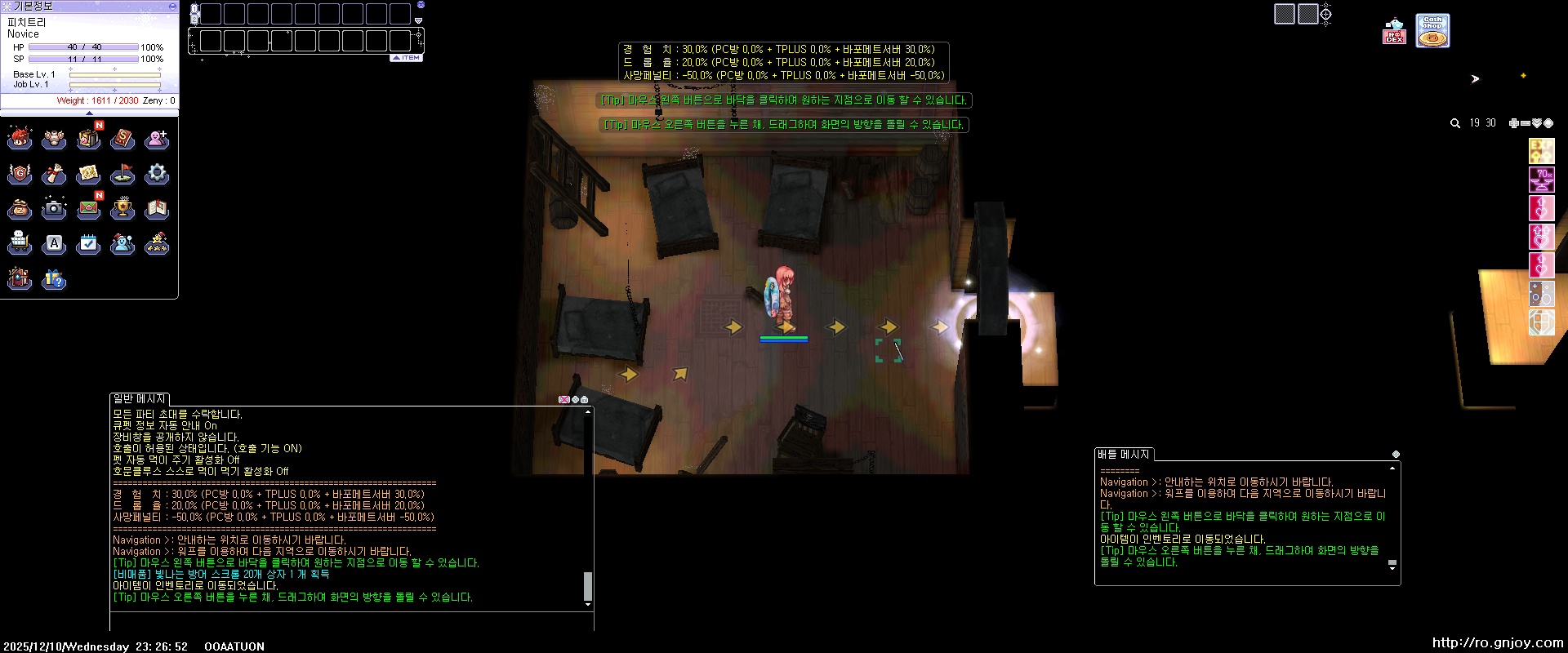Open the gear-shaped options menu icon
Screen dimensions: 1568x653
click(x=157, y=174)
